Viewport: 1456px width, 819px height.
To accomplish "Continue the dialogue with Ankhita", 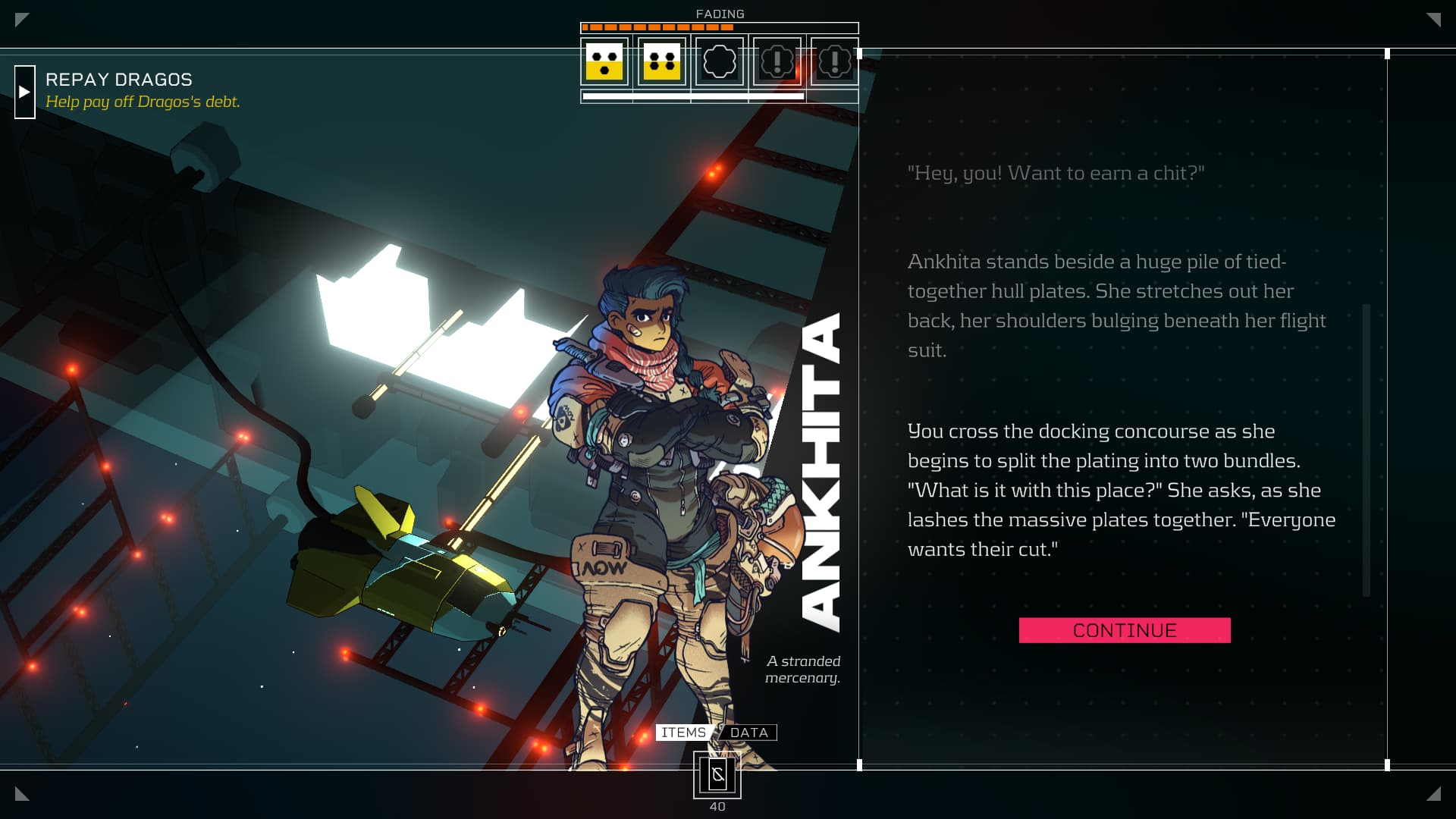I will (1124, 630).
